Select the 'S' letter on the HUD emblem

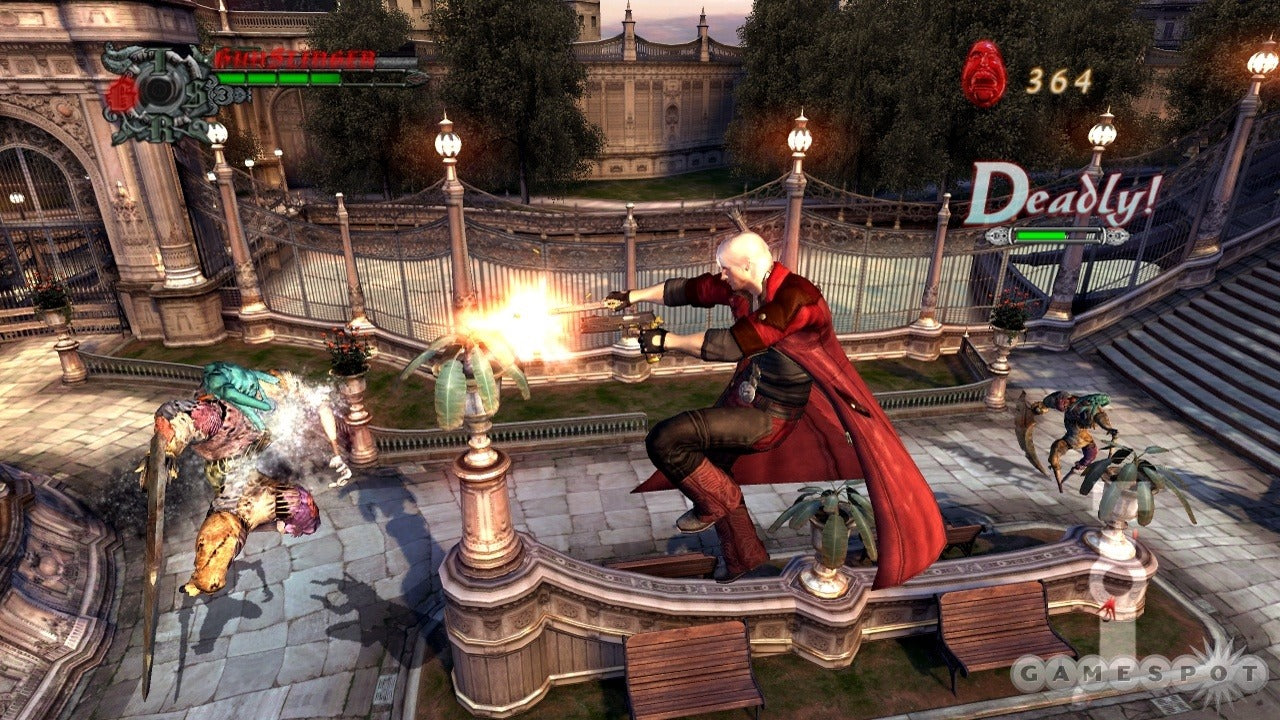click(x=196, y=93)
